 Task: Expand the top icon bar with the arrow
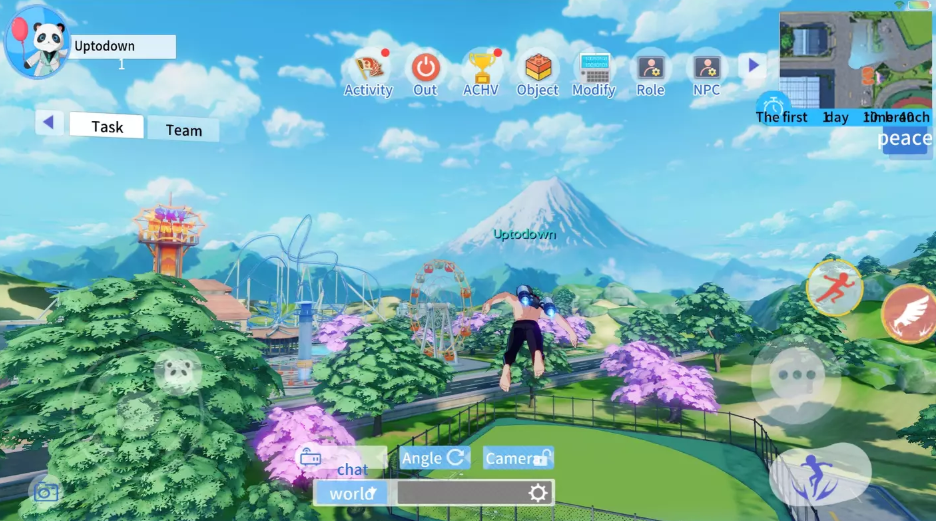753,66
